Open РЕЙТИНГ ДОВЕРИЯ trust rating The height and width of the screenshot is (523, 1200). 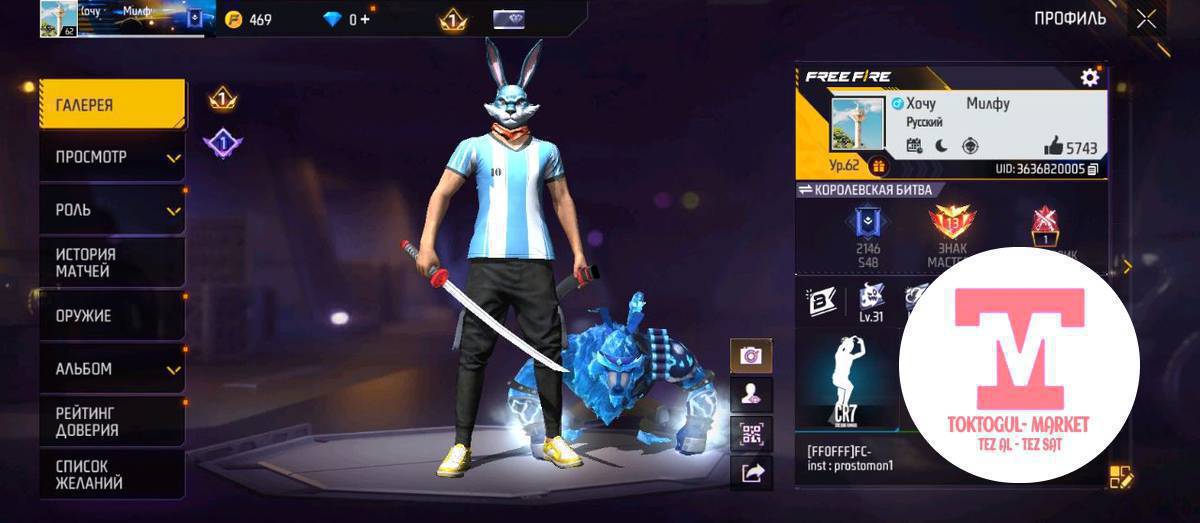point(112,421)
